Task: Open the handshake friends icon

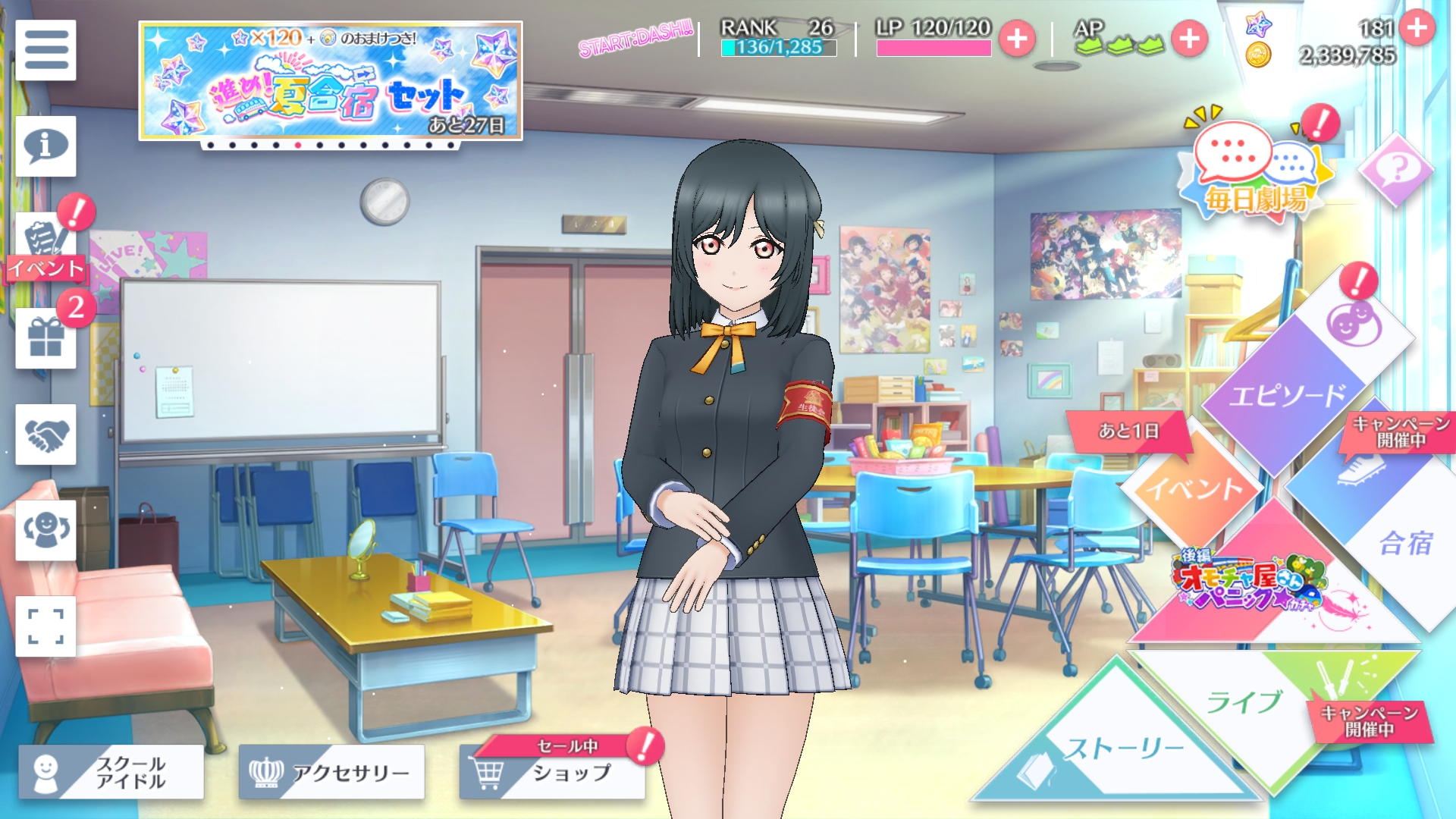Action: (45, 435)
